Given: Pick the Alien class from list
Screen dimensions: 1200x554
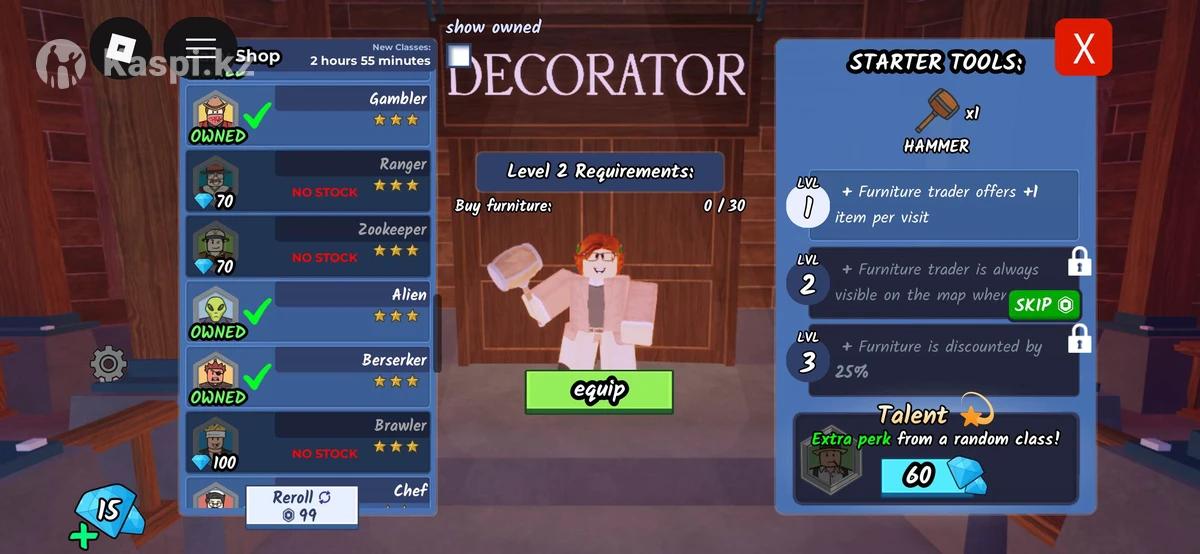Looking at the screenshot, I should click(309, 311).
